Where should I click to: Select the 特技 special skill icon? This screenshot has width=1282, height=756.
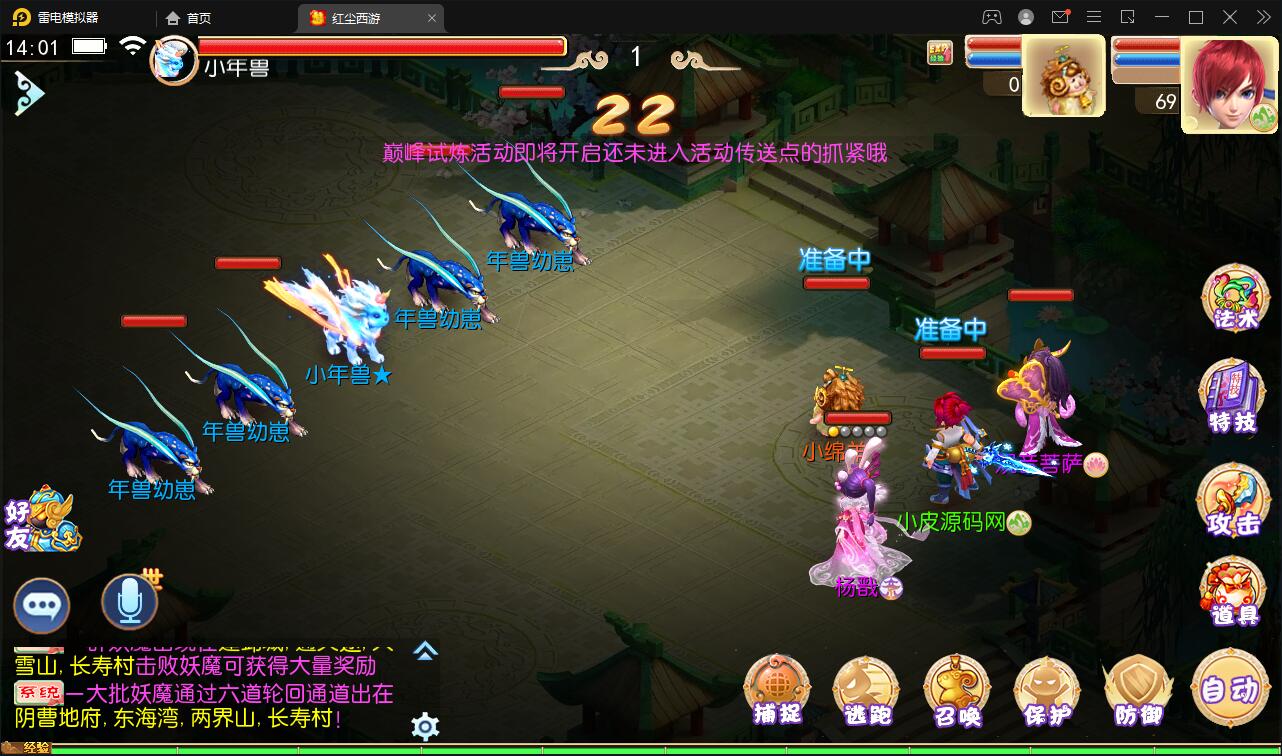[x=1233, y=394]
